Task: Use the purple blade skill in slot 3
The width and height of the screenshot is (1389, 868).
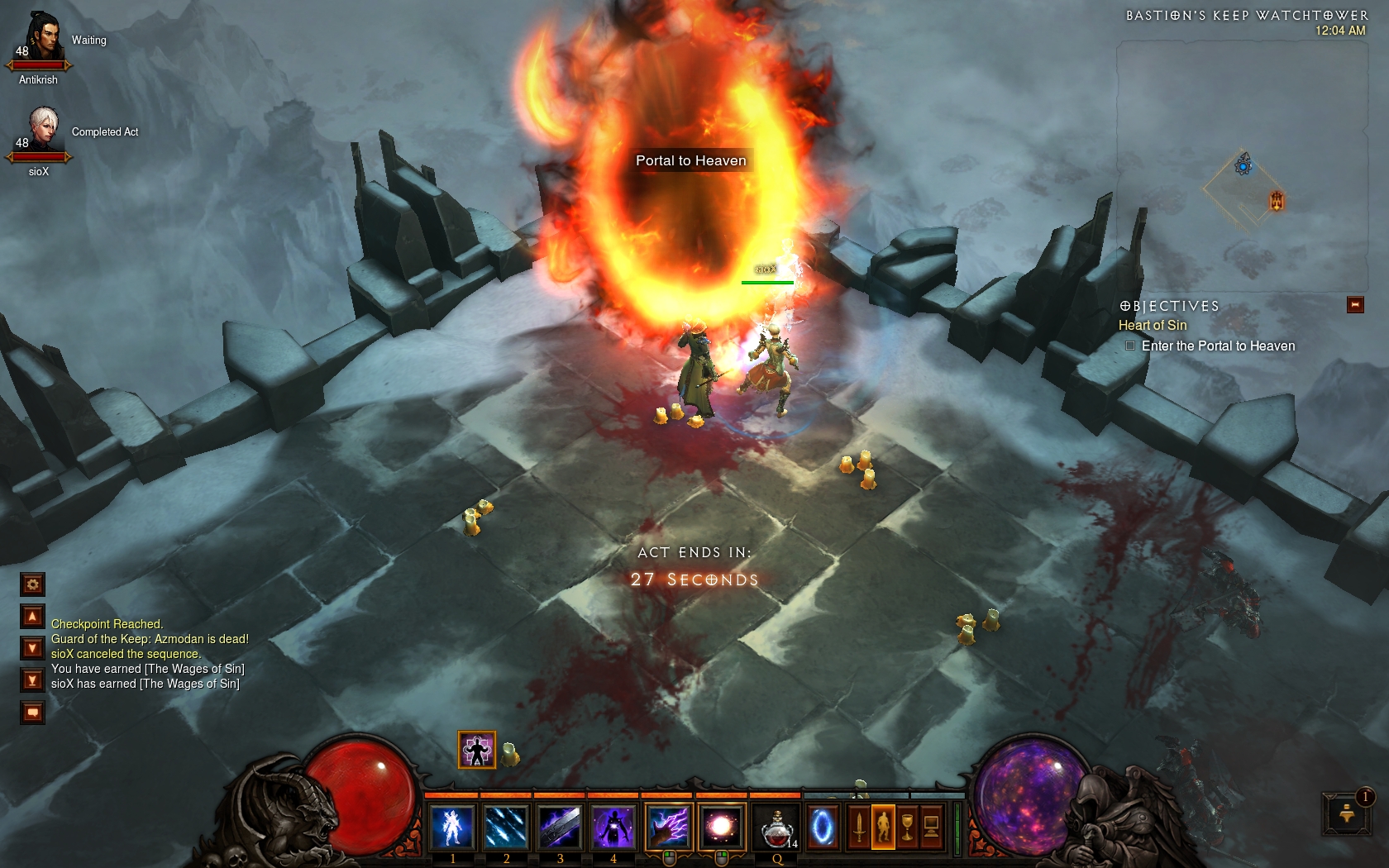Action: (560, 827)
